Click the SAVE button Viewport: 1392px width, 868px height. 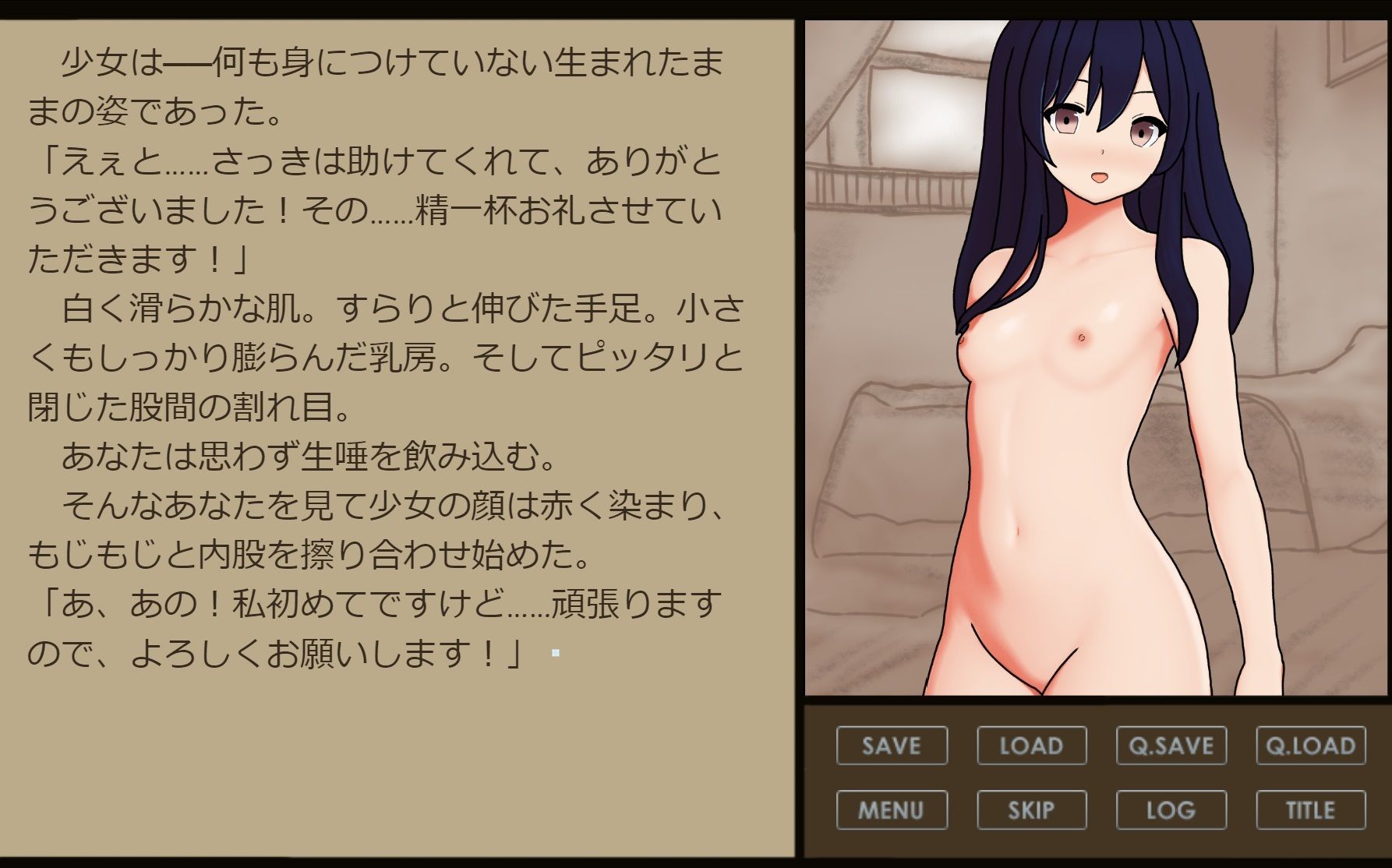[891, 746]
